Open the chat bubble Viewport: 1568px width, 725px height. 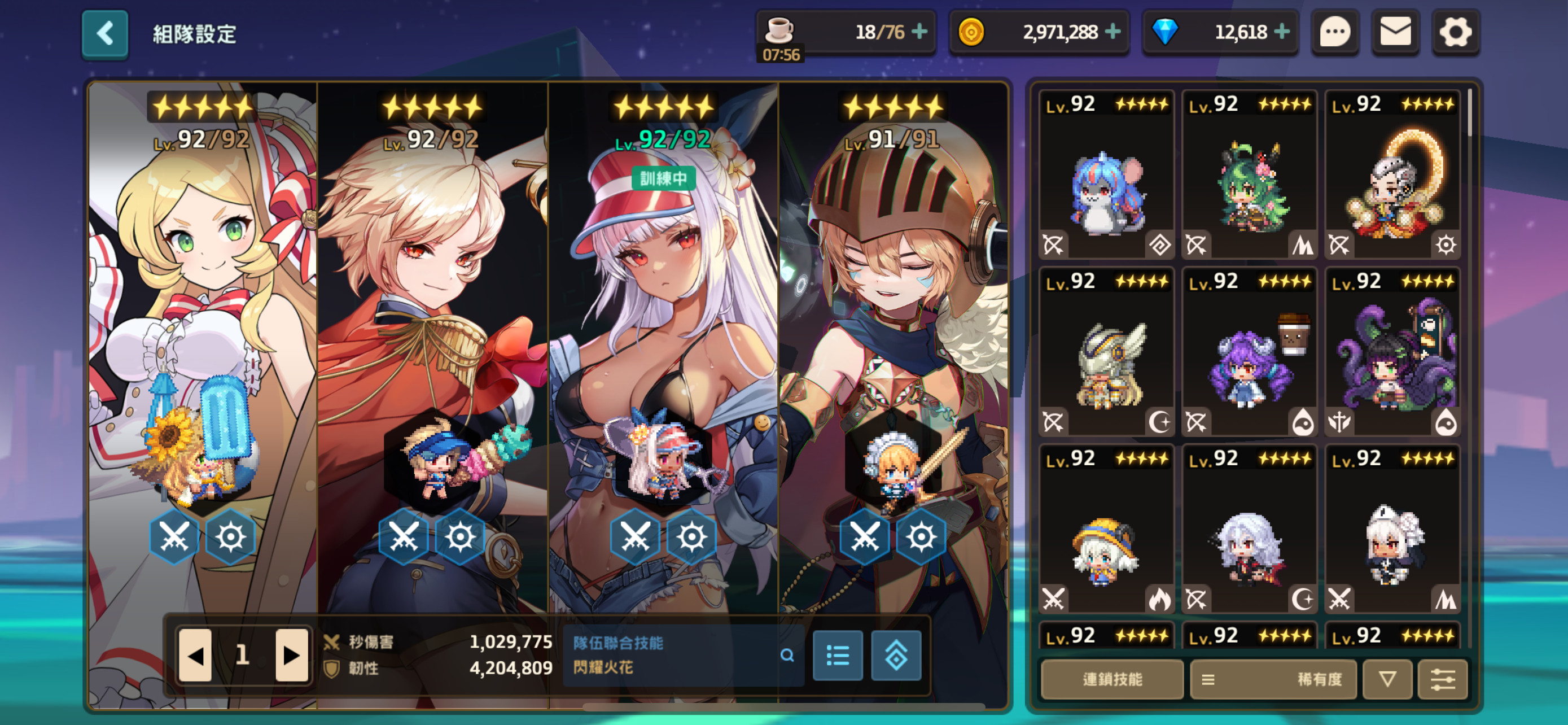point(1335,33)
